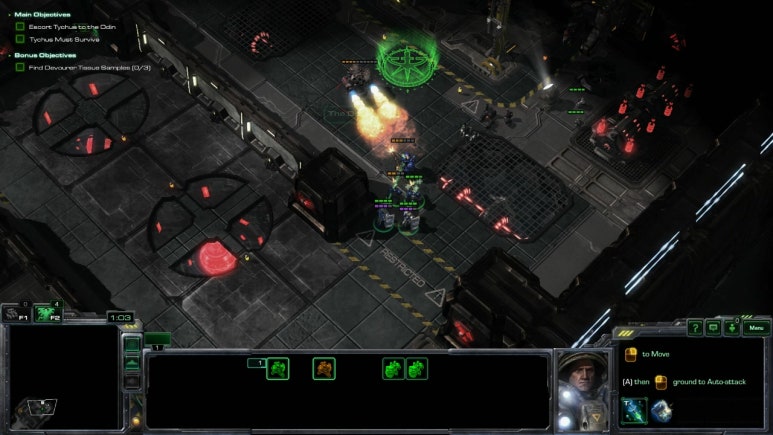
Task: Select the orange unit in selection panel
Action: (x=324, y=369)
